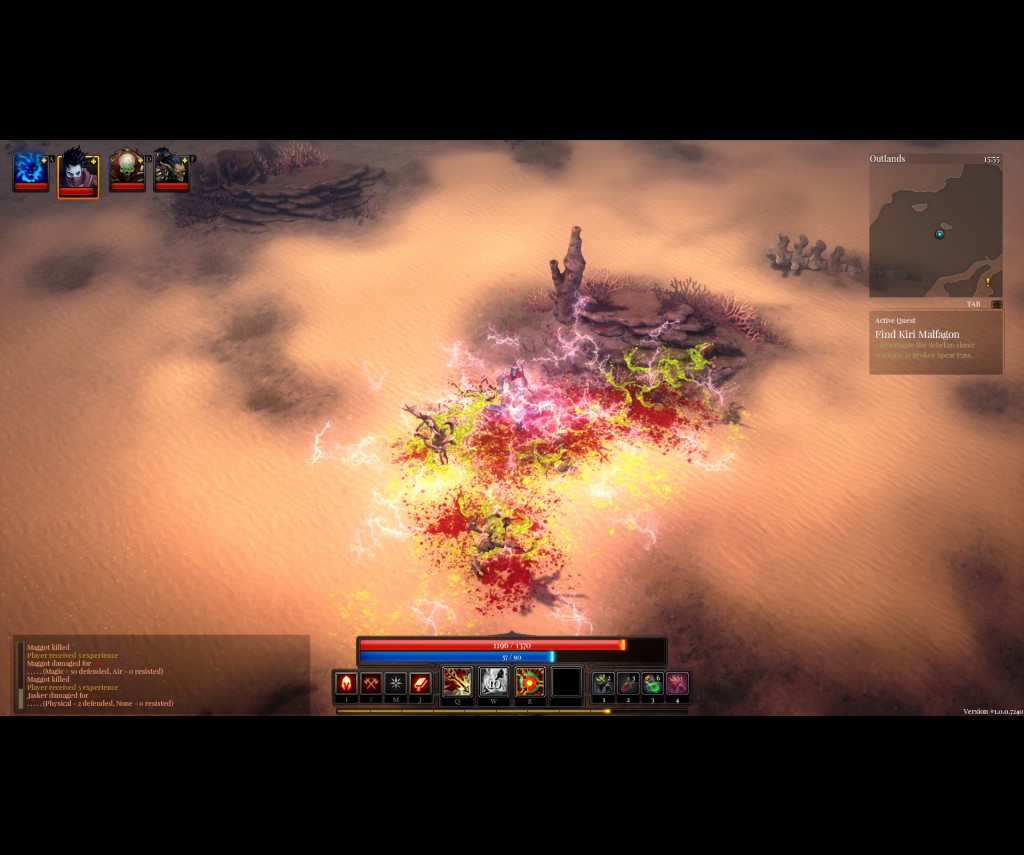Use the herb item in slot 1
This screenshot has height=855, width=1024.
tap(603, 684)
